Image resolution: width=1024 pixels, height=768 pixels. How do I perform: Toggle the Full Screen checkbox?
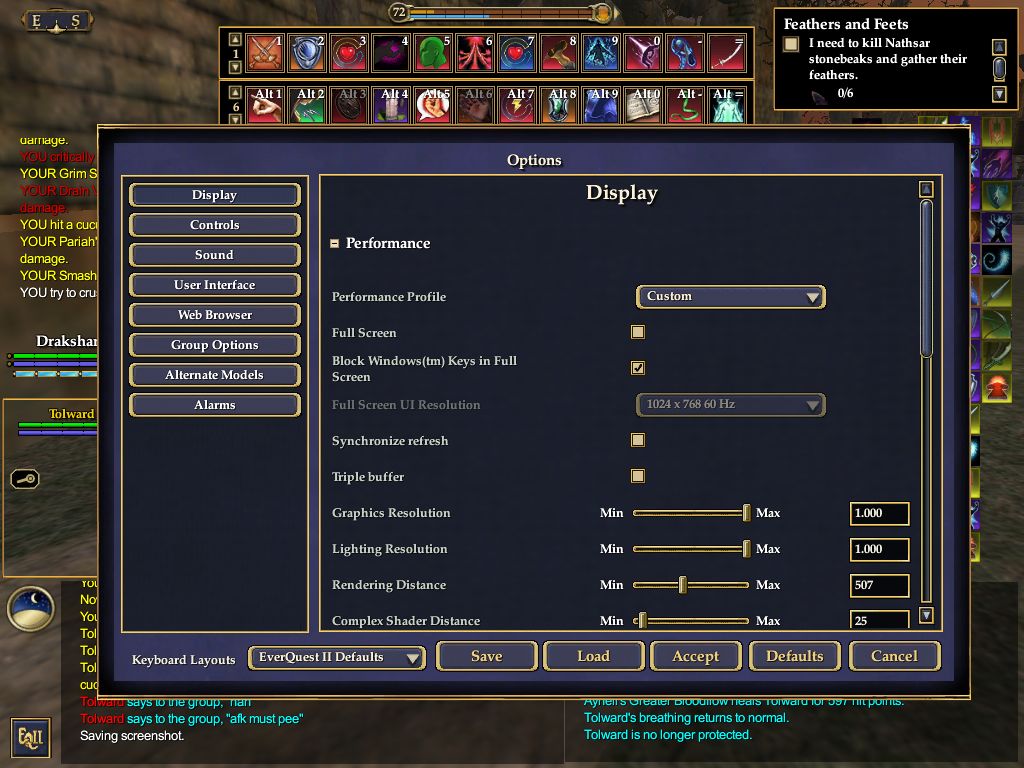[638, 332]
